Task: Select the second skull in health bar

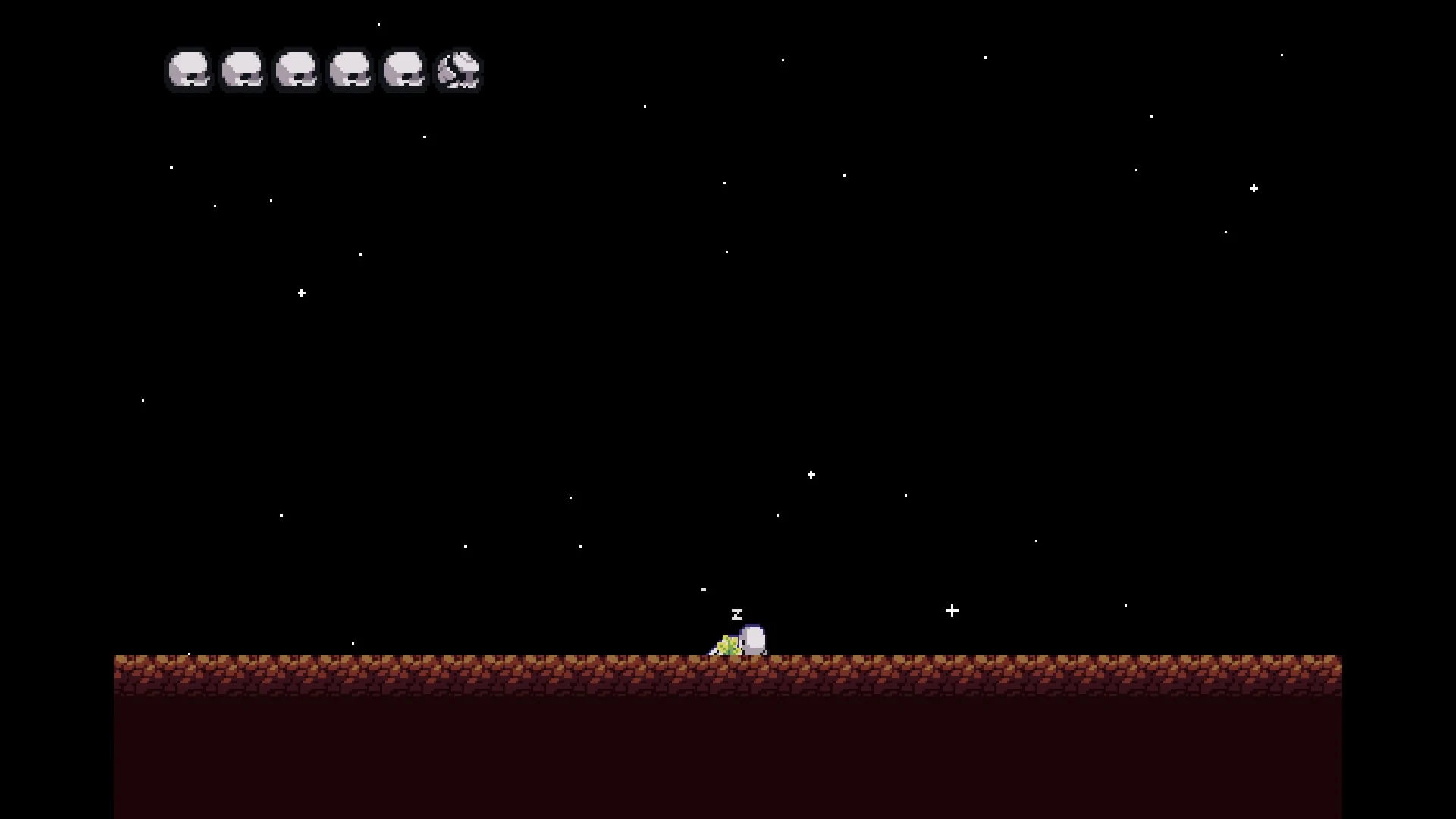Action: pyautogui.click(x=242, y=70)
